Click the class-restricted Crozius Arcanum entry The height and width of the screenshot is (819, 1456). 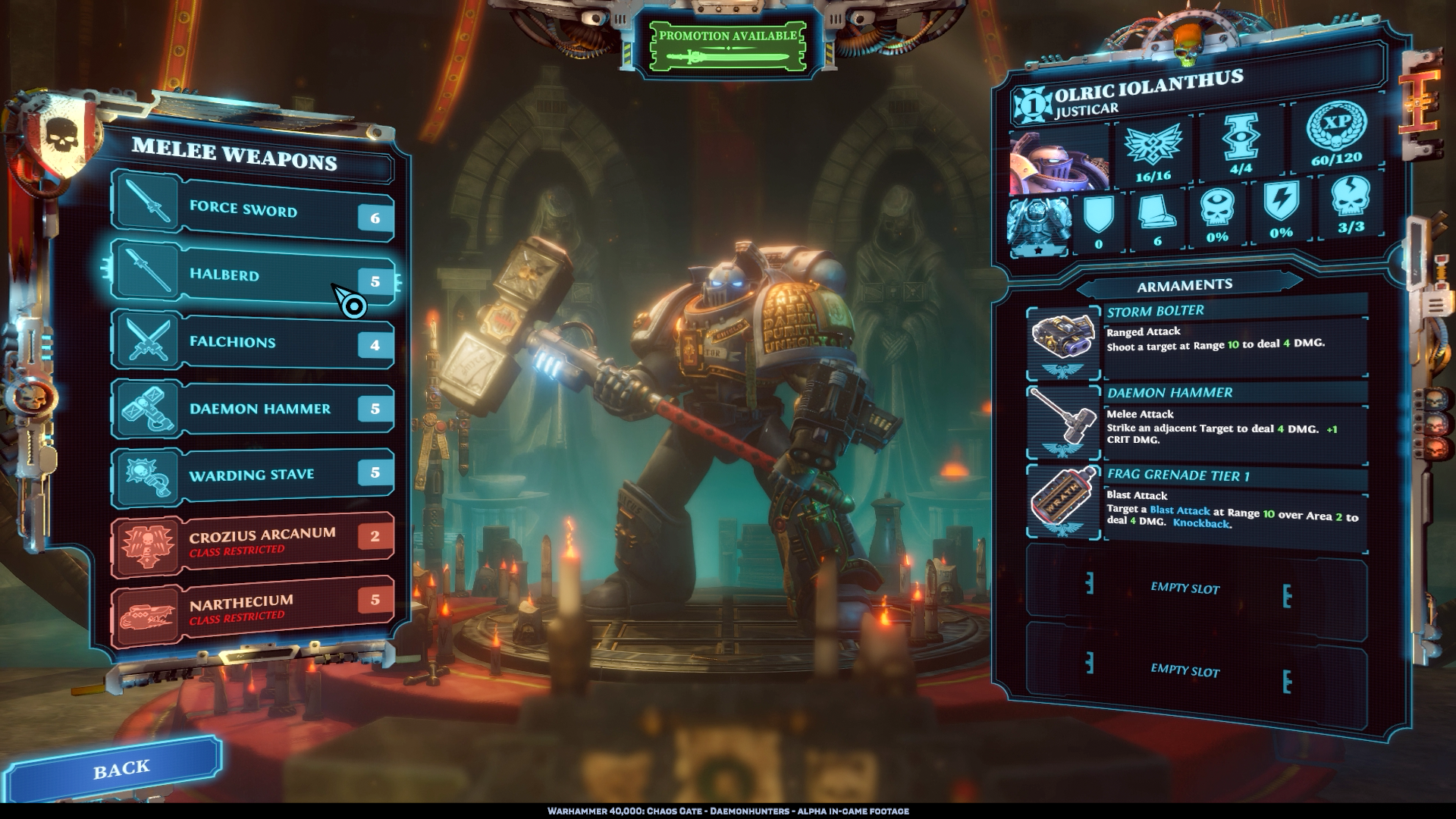click(x=253, y=541)
